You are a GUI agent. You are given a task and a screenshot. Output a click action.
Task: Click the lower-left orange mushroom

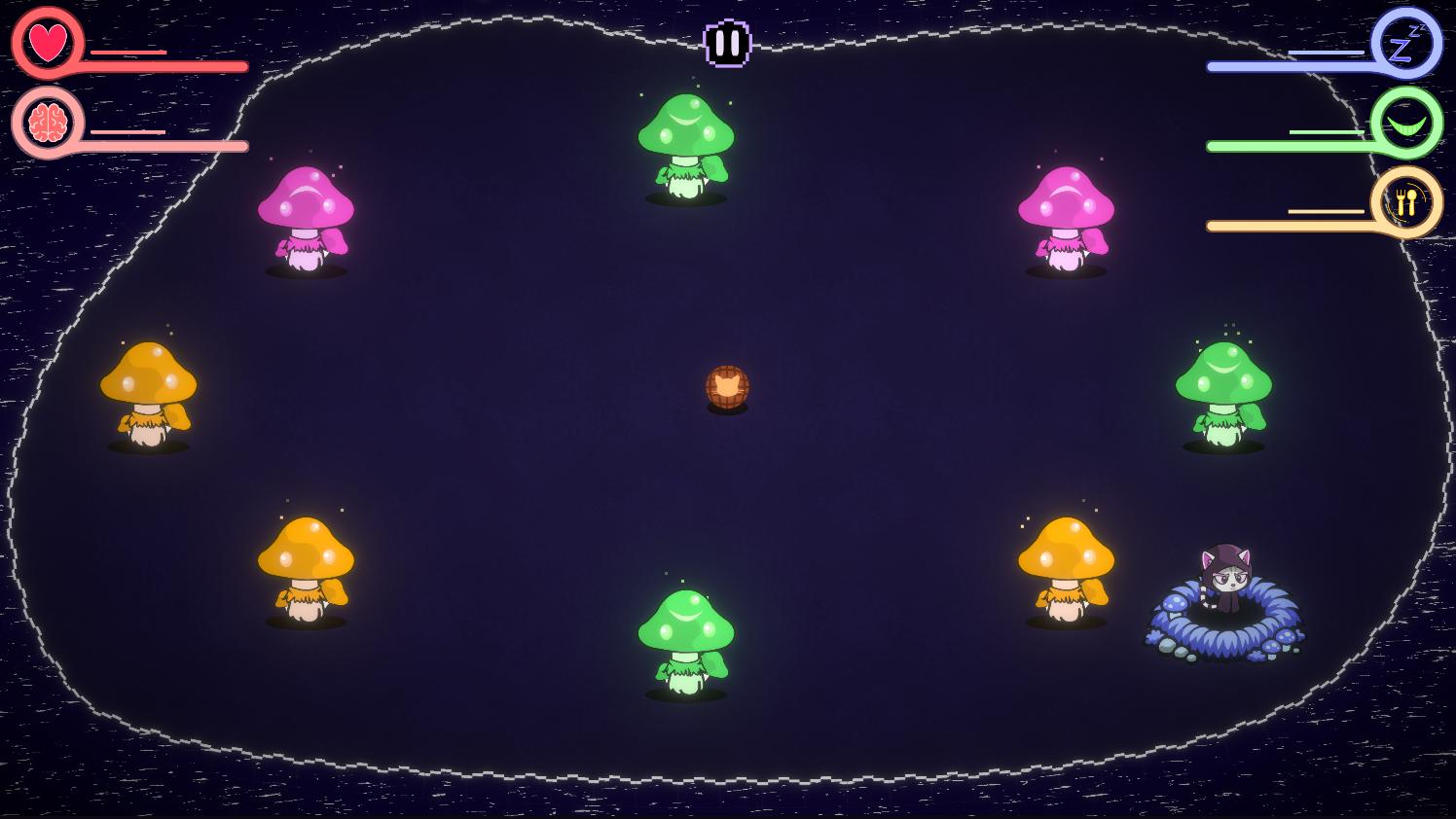click(309, 564)
